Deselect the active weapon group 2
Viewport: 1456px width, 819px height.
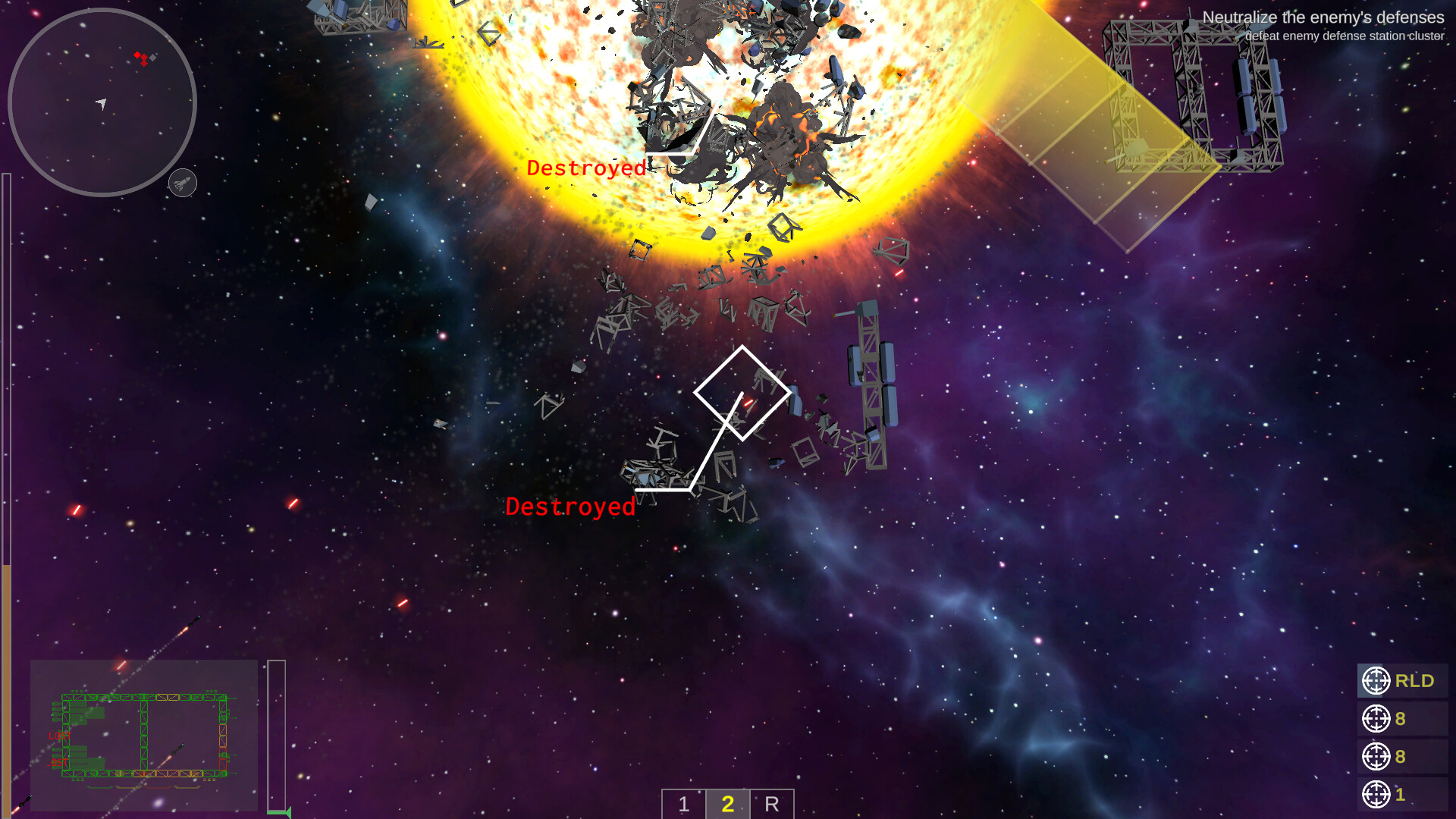click(728, 805)
